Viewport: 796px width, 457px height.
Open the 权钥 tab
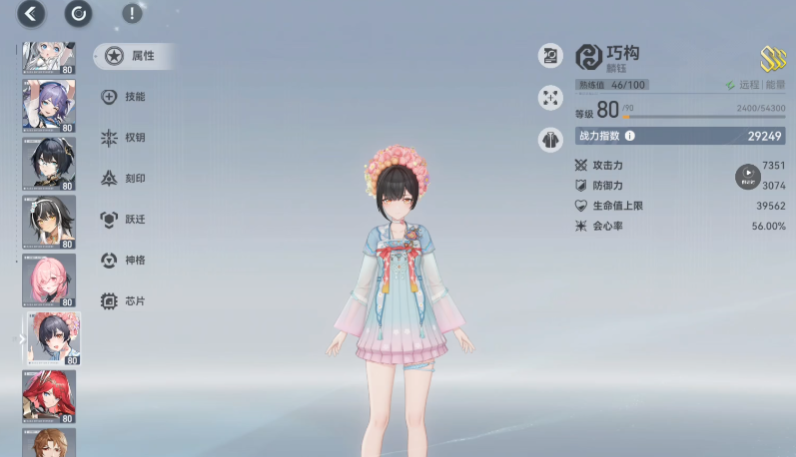tap(125, 138)
